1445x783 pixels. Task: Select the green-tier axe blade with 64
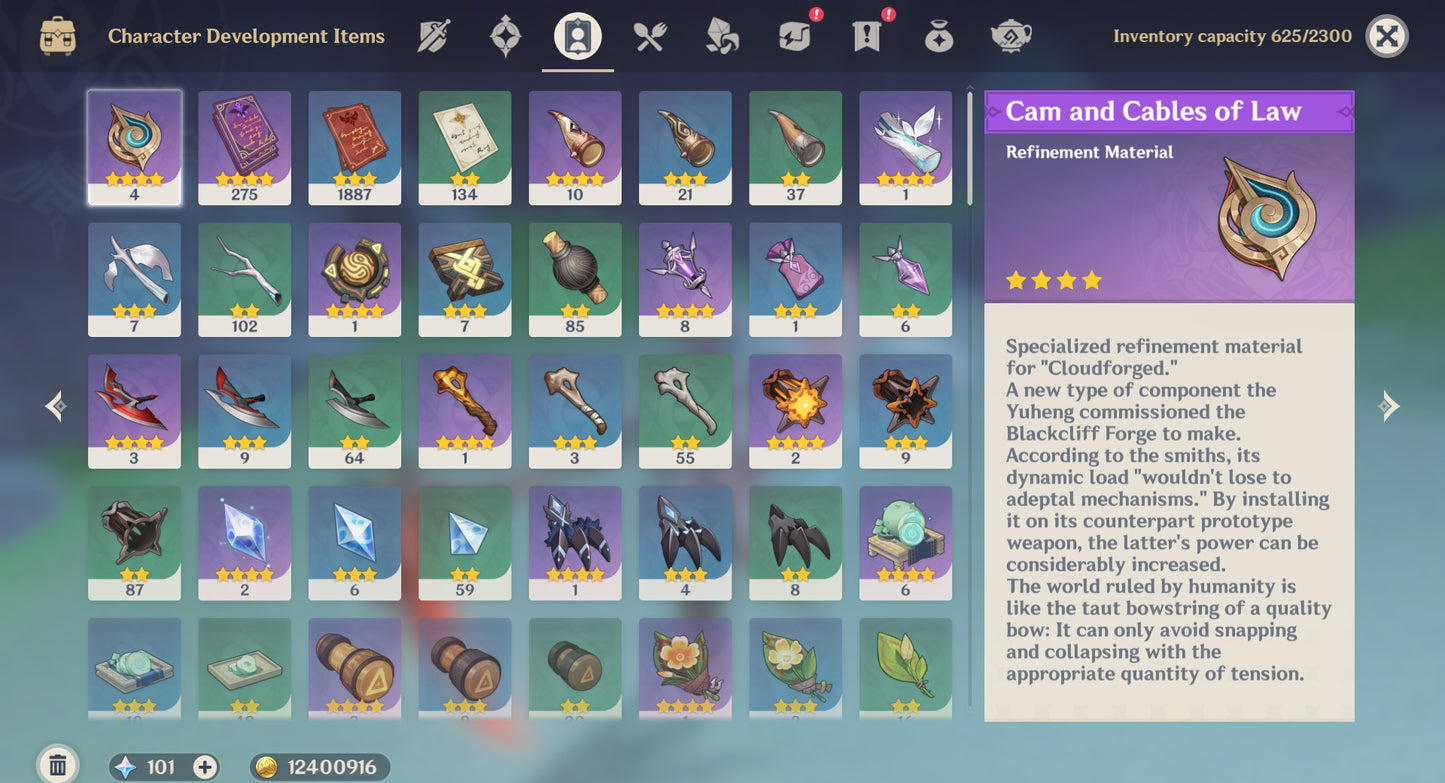tap(354, 411)
